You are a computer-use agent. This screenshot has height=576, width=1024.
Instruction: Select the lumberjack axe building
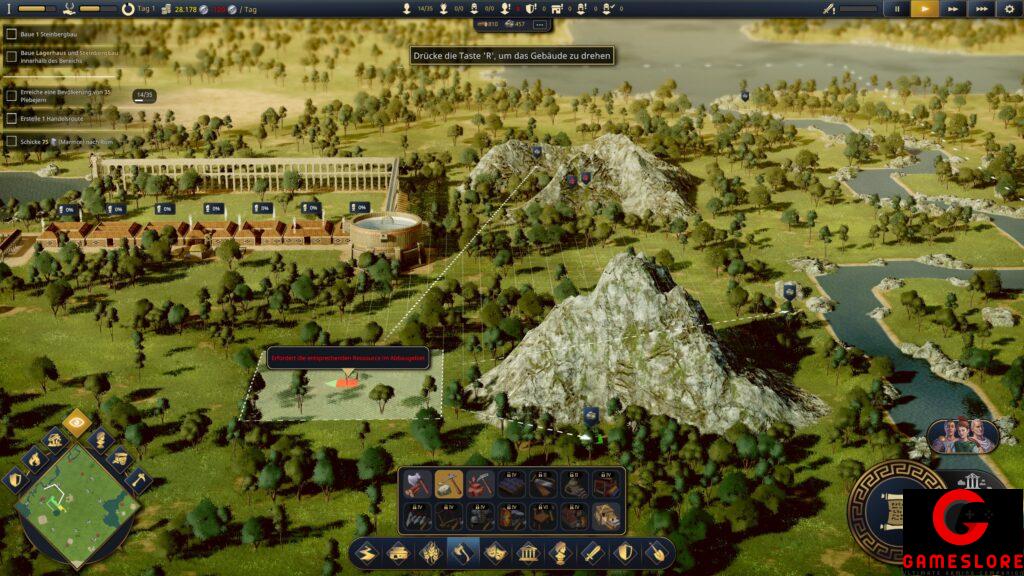coord(417,485)
